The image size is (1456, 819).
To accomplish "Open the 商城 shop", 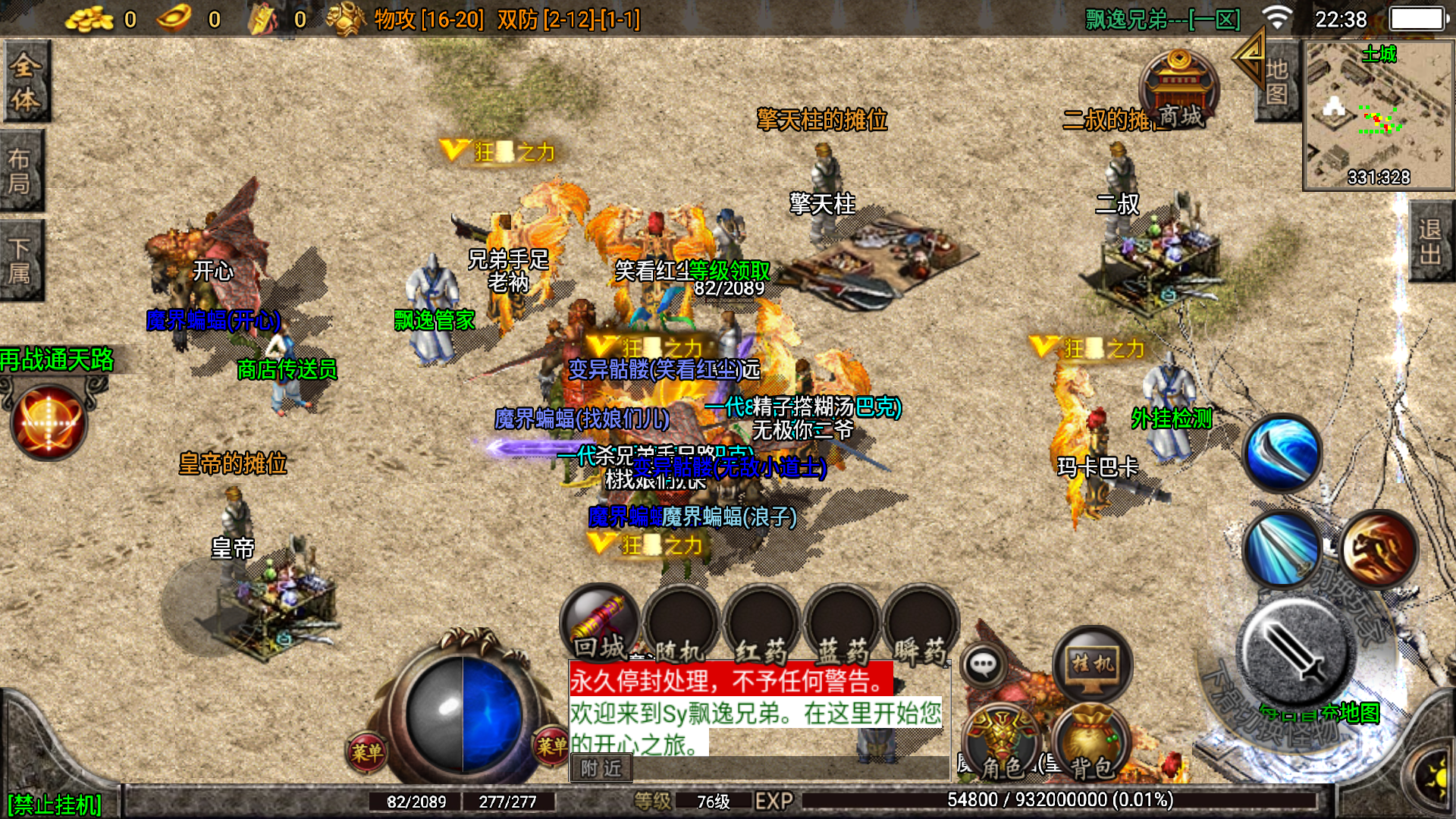I will pos(1178,91).
